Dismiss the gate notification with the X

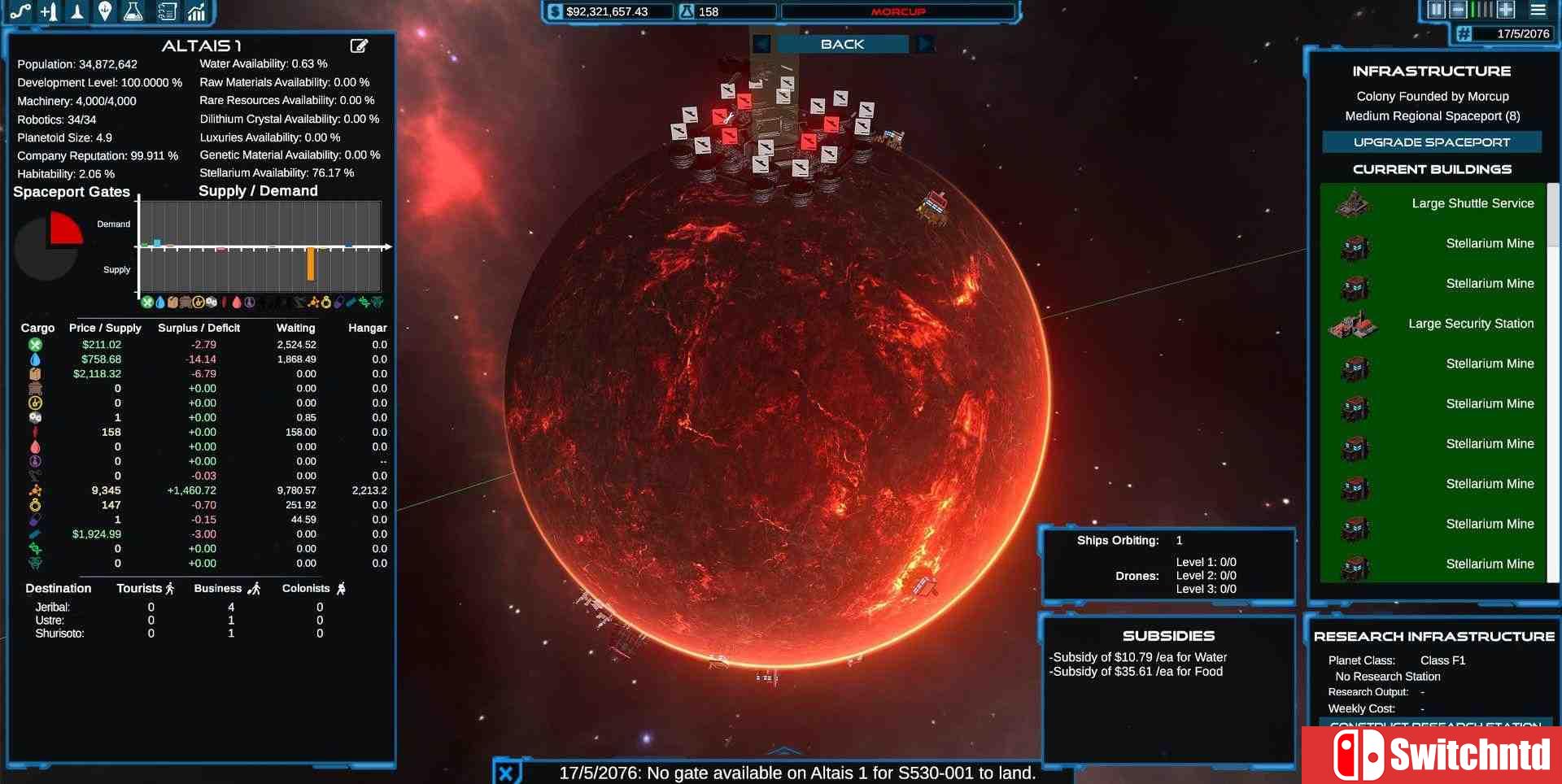(508, 773)
